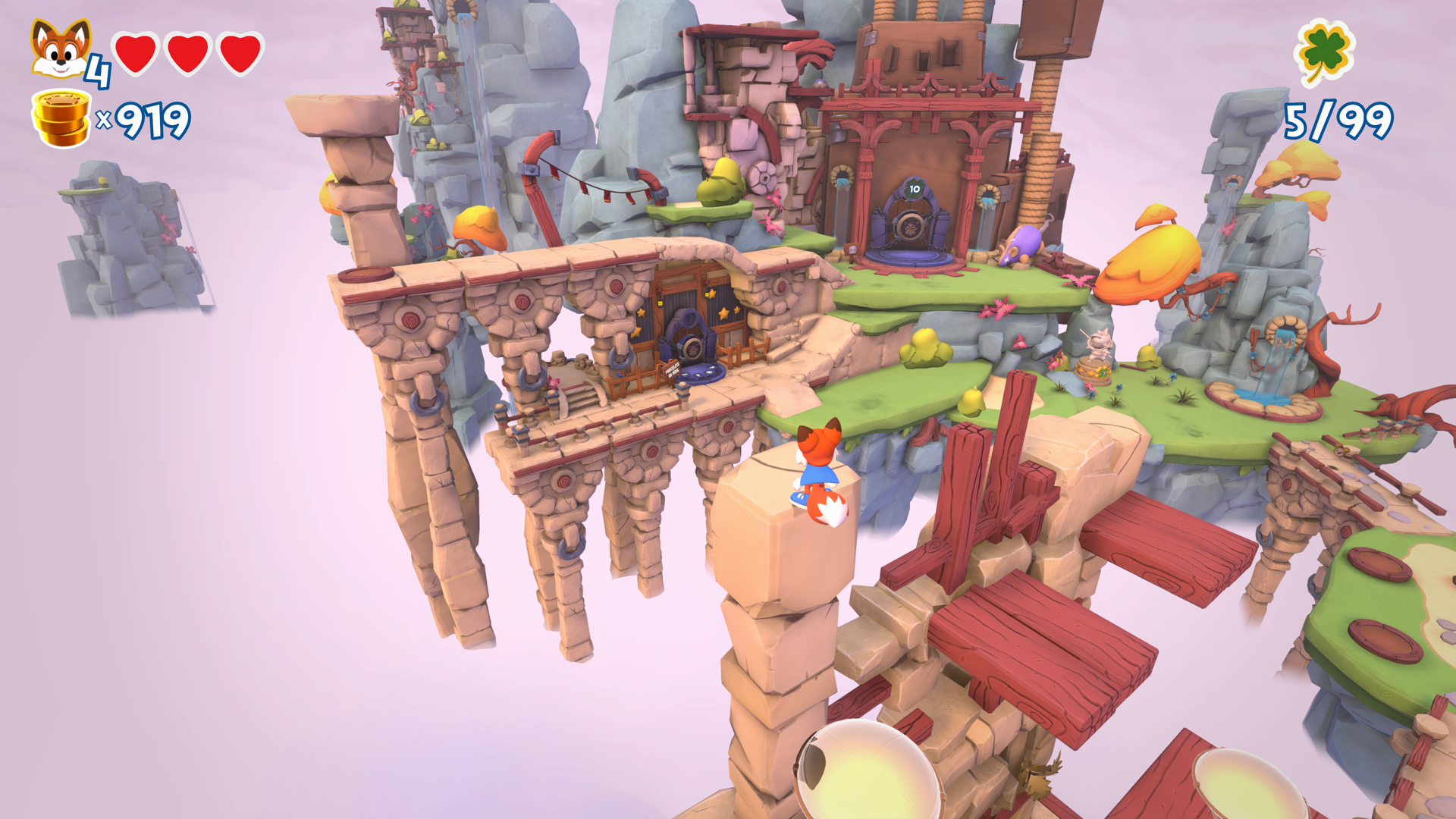Click the gold coin stack icon
The image size is (1456, 819).
[59, 115]
